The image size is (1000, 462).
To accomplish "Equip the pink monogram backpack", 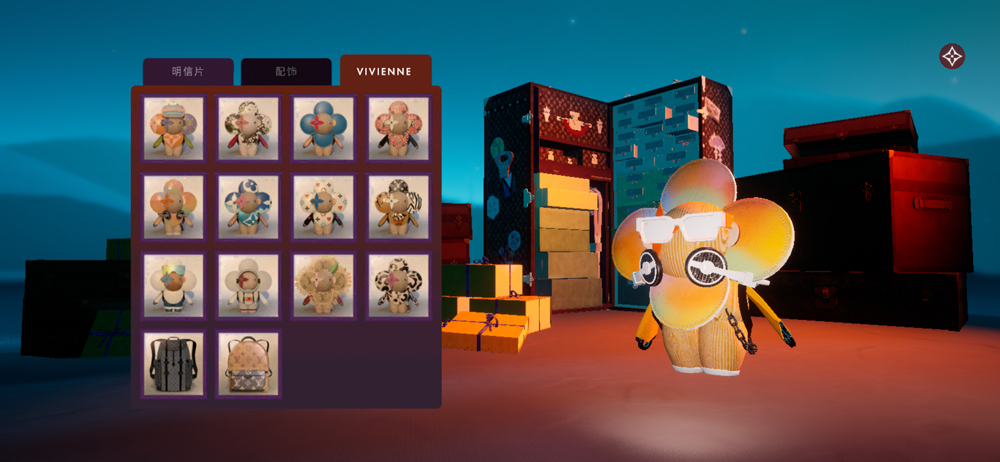I will 249,364.
